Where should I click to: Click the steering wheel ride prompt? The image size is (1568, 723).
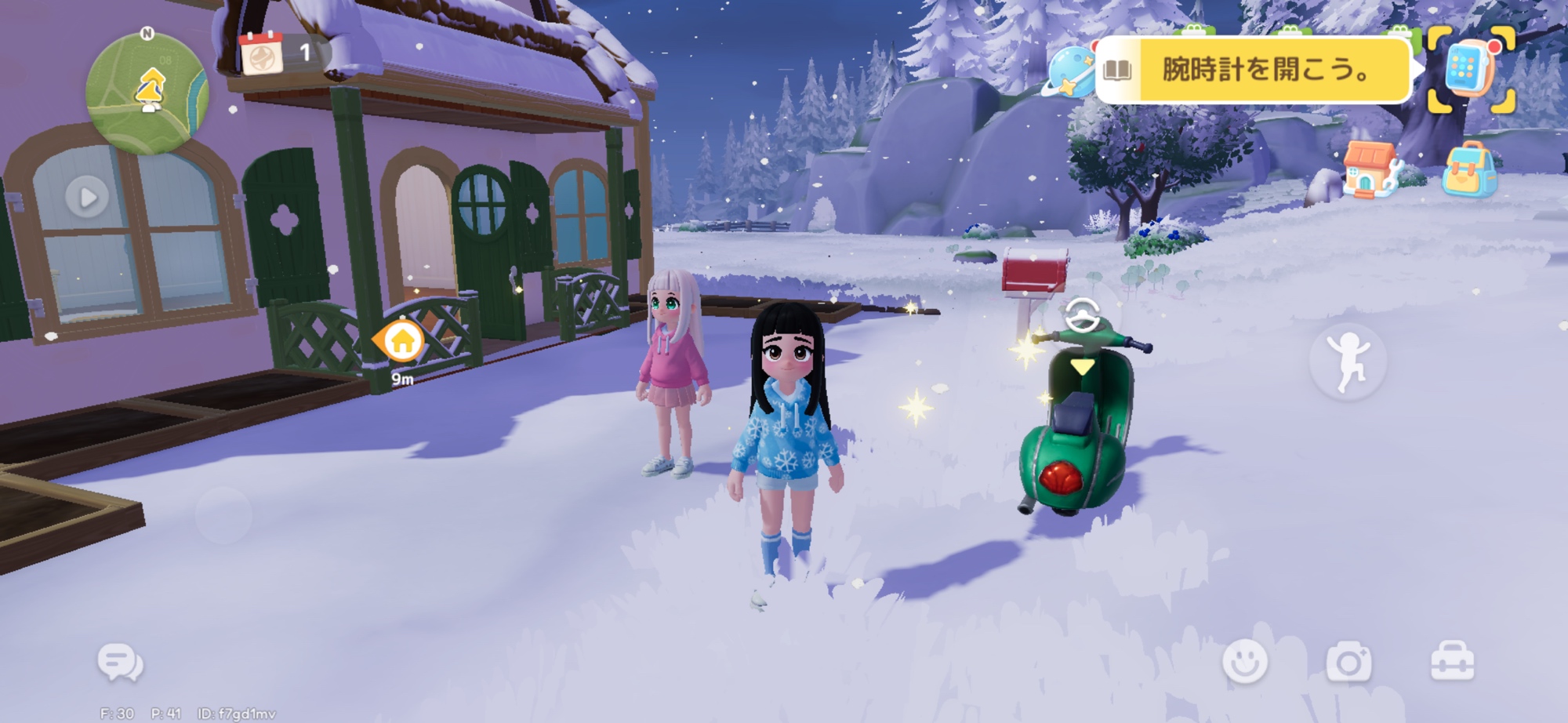point(1083,315)
